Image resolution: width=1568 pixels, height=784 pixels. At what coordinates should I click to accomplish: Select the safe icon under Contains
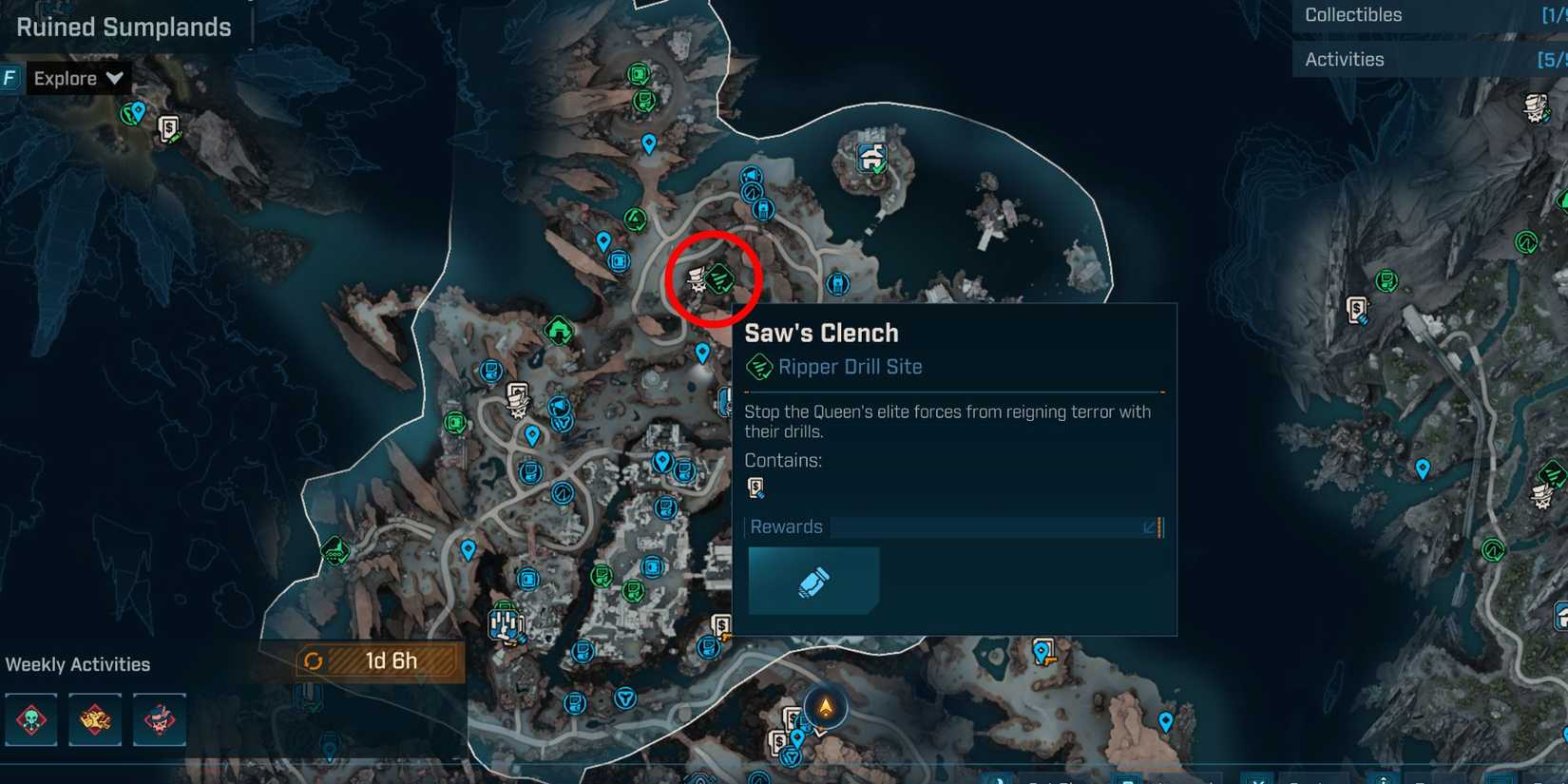pyautogui.click(x=757, y=488)
